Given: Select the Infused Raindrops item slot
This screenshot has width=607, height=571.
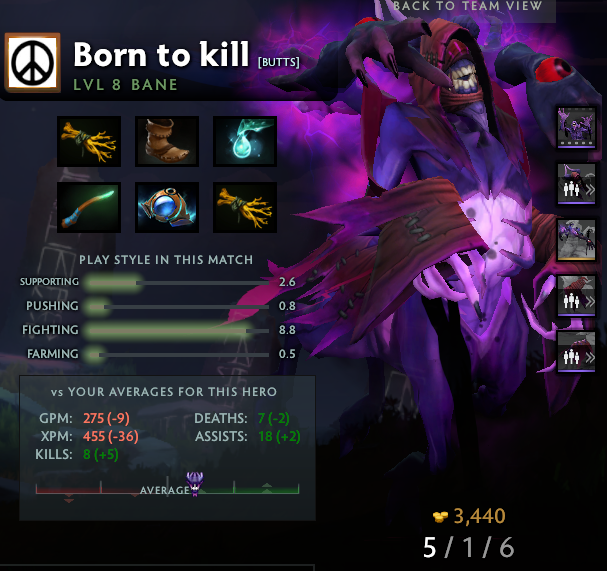Looking at the screenshot, I should click(244, 141).
